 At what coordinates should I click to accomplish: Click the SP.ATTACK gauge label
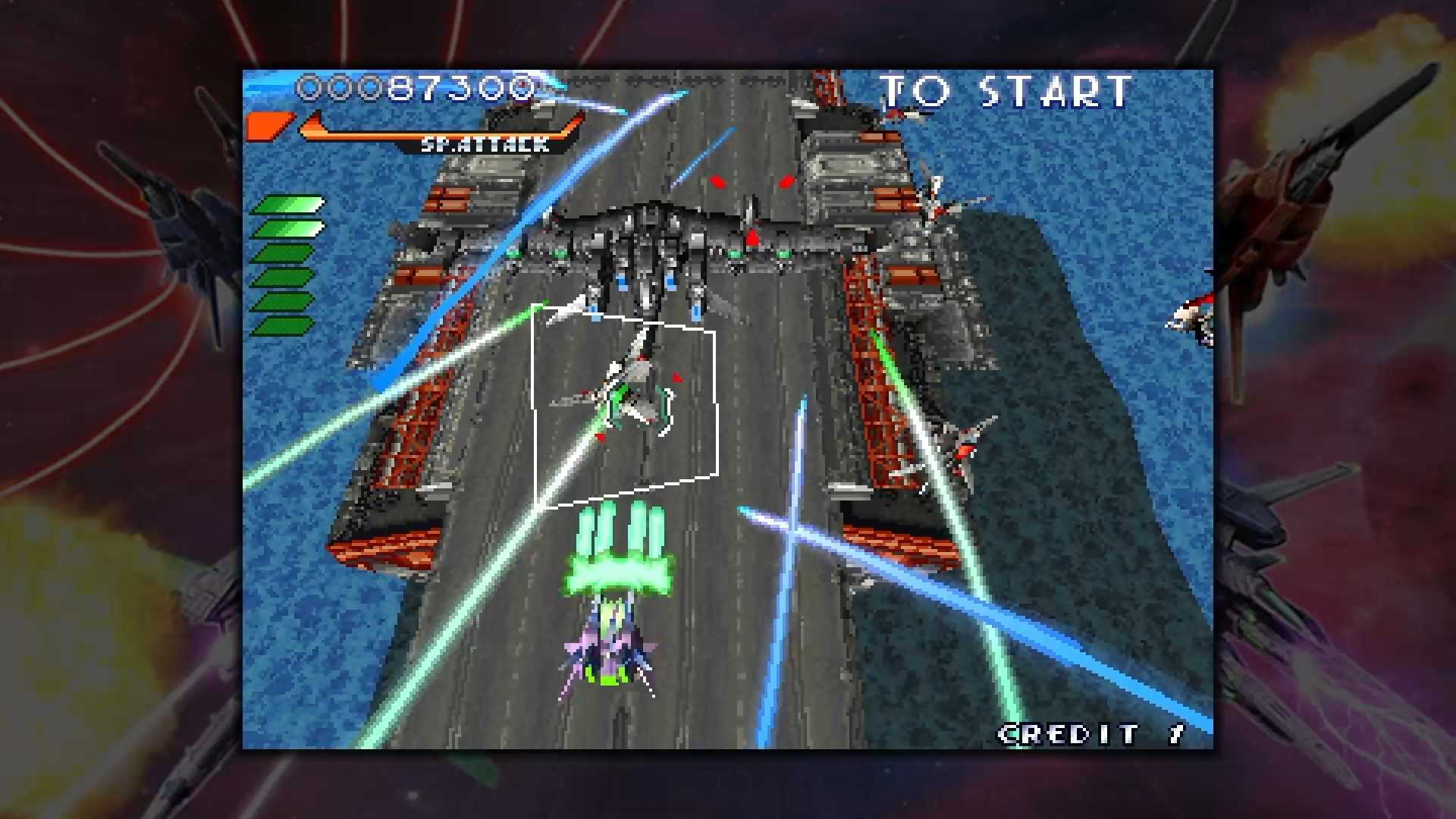(x=488, y=144)
